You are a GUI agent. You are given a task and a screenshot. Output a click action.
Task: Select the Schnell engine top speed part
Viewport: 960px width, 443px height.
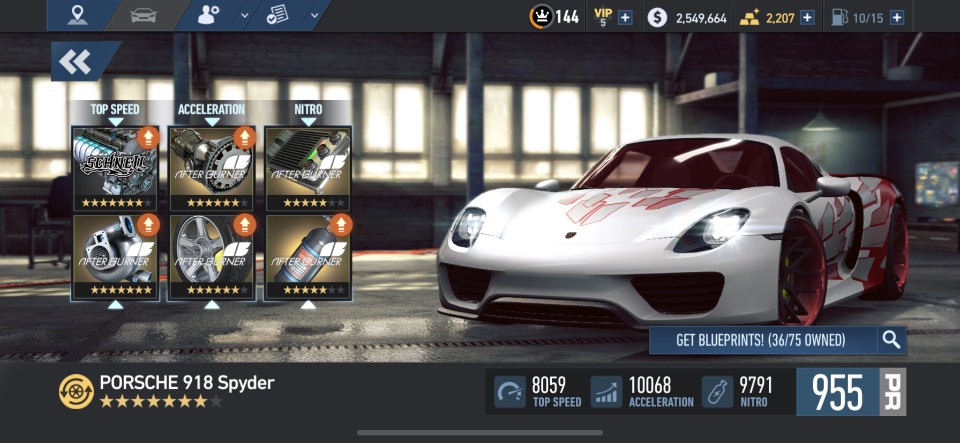(x=115, y=167)
